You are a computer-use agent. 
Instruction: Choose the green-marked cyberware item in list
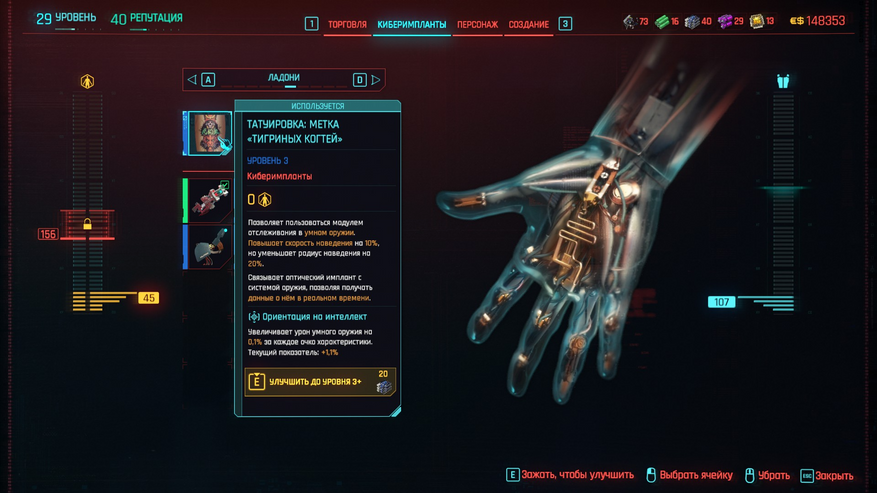tap(210, 200)
